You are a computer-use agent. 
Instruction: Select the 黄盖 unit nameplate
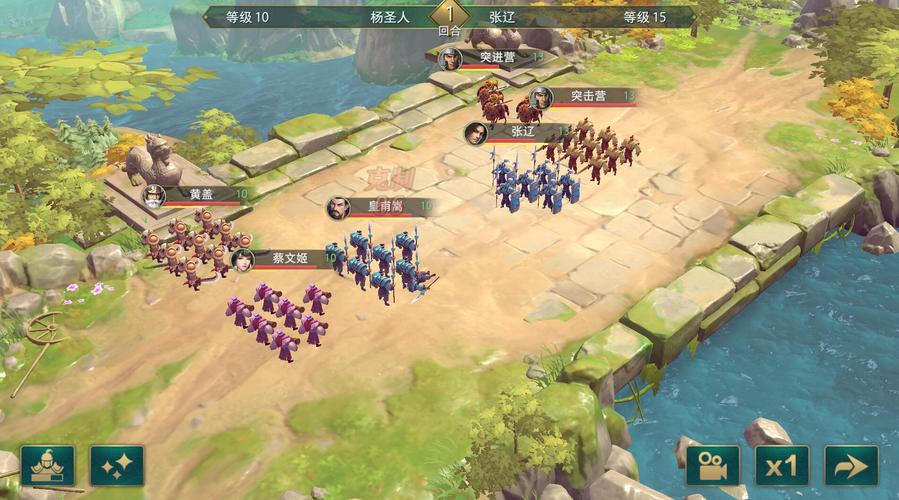(197, 195)
